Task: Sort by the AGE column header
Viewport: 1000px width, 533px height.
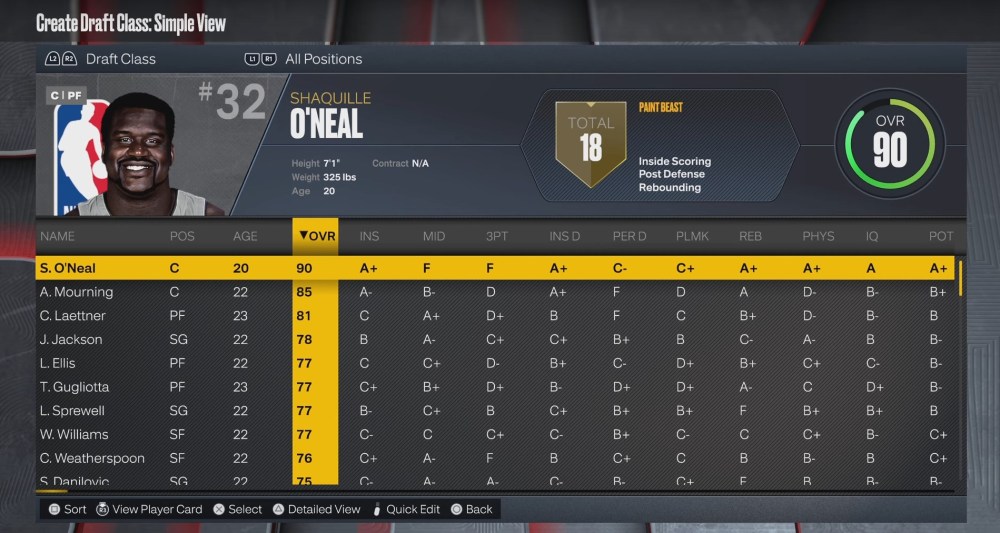Action: (245, 237)
